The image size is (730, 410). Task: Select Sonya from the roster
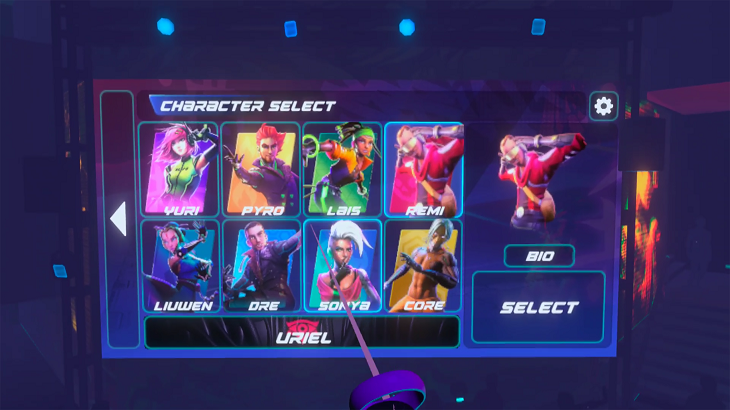point(342,266)
